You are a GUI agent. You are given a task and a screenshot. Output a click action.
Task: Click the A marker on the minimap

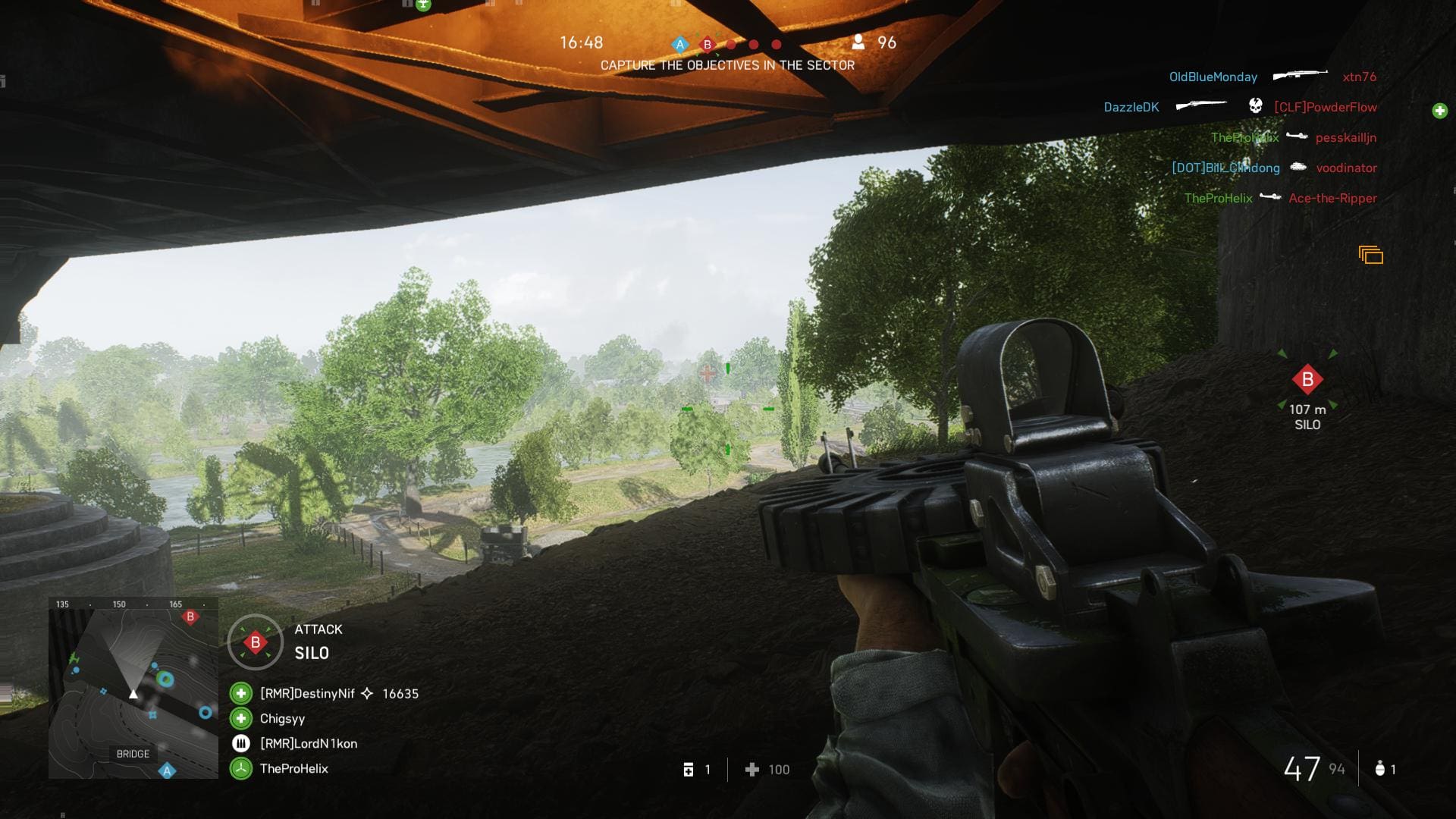click(x=168, y=771)
